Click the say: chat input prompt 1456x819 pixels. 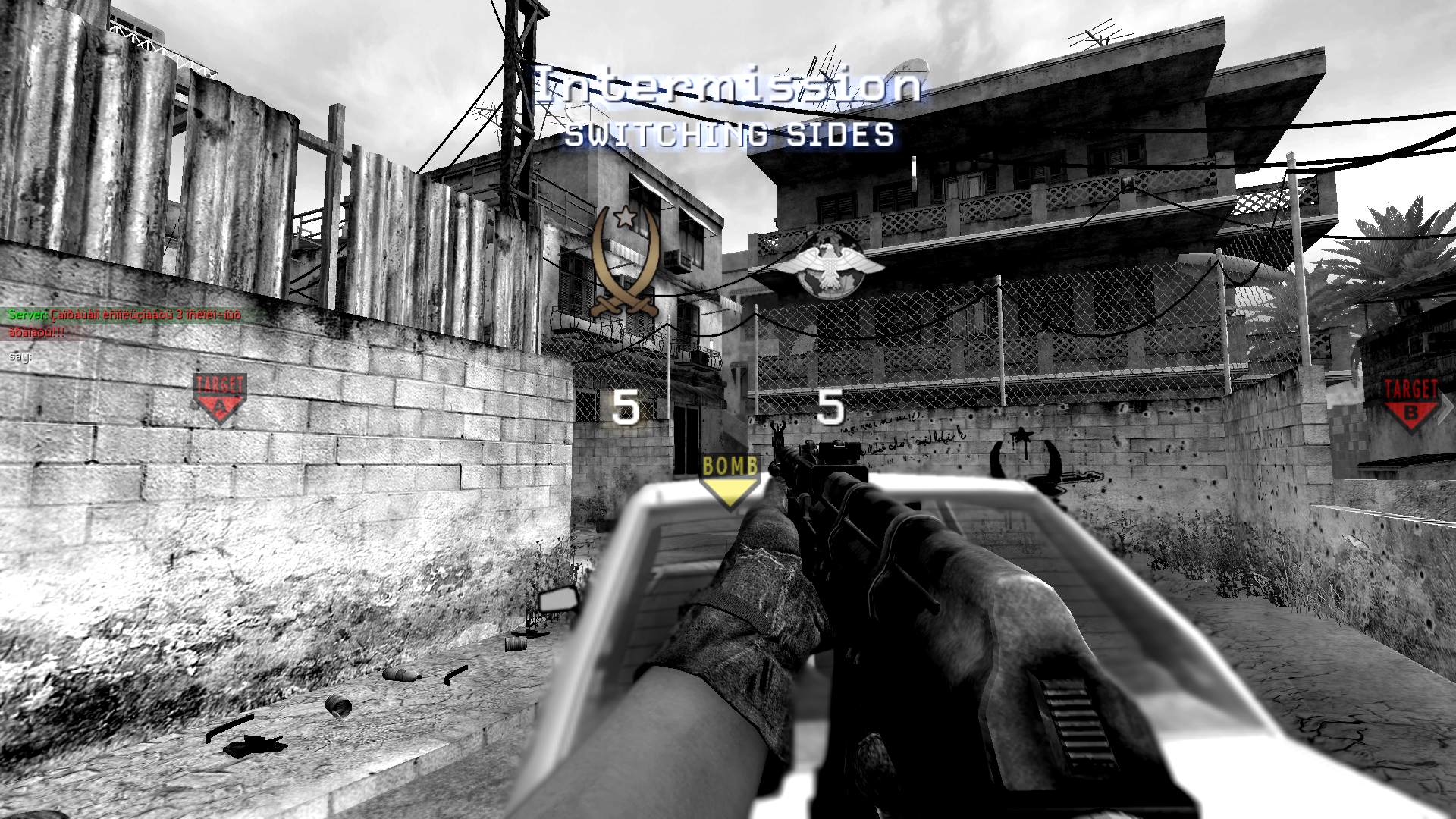pyautogui.click(x=20, y=356)
